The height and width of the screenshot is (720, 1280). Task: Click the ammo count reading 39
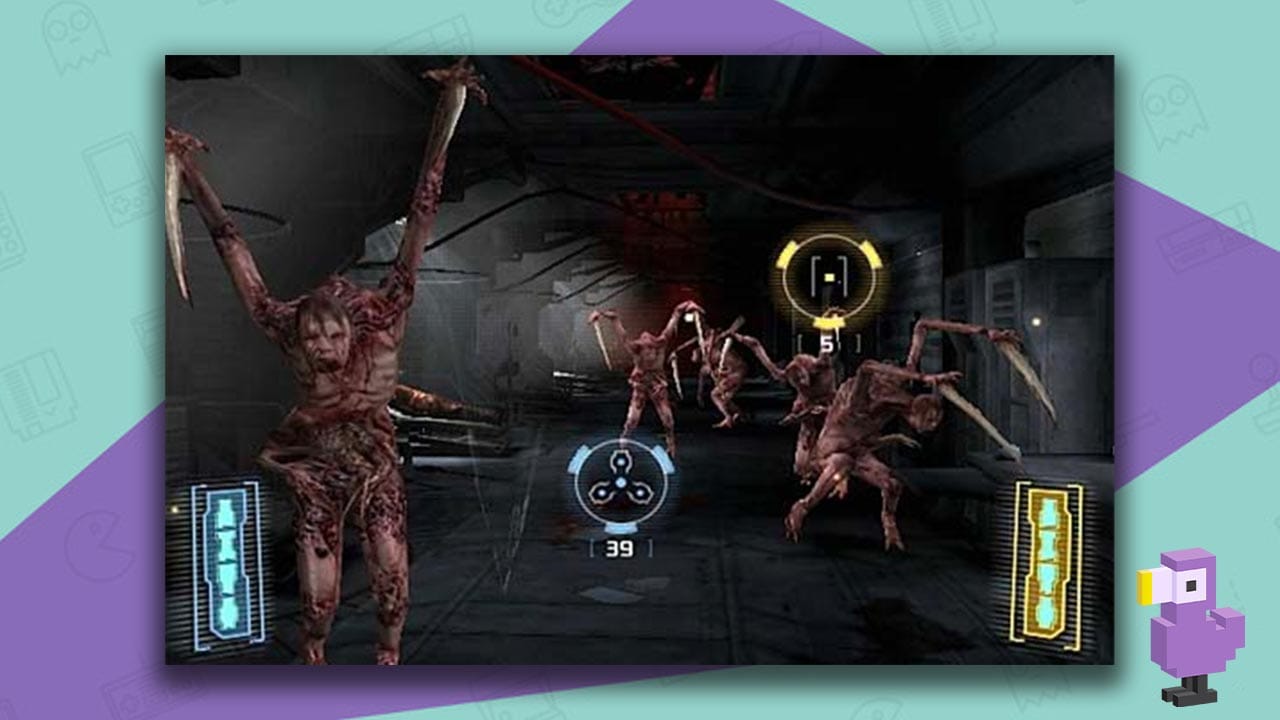click(x=621, y=548)
